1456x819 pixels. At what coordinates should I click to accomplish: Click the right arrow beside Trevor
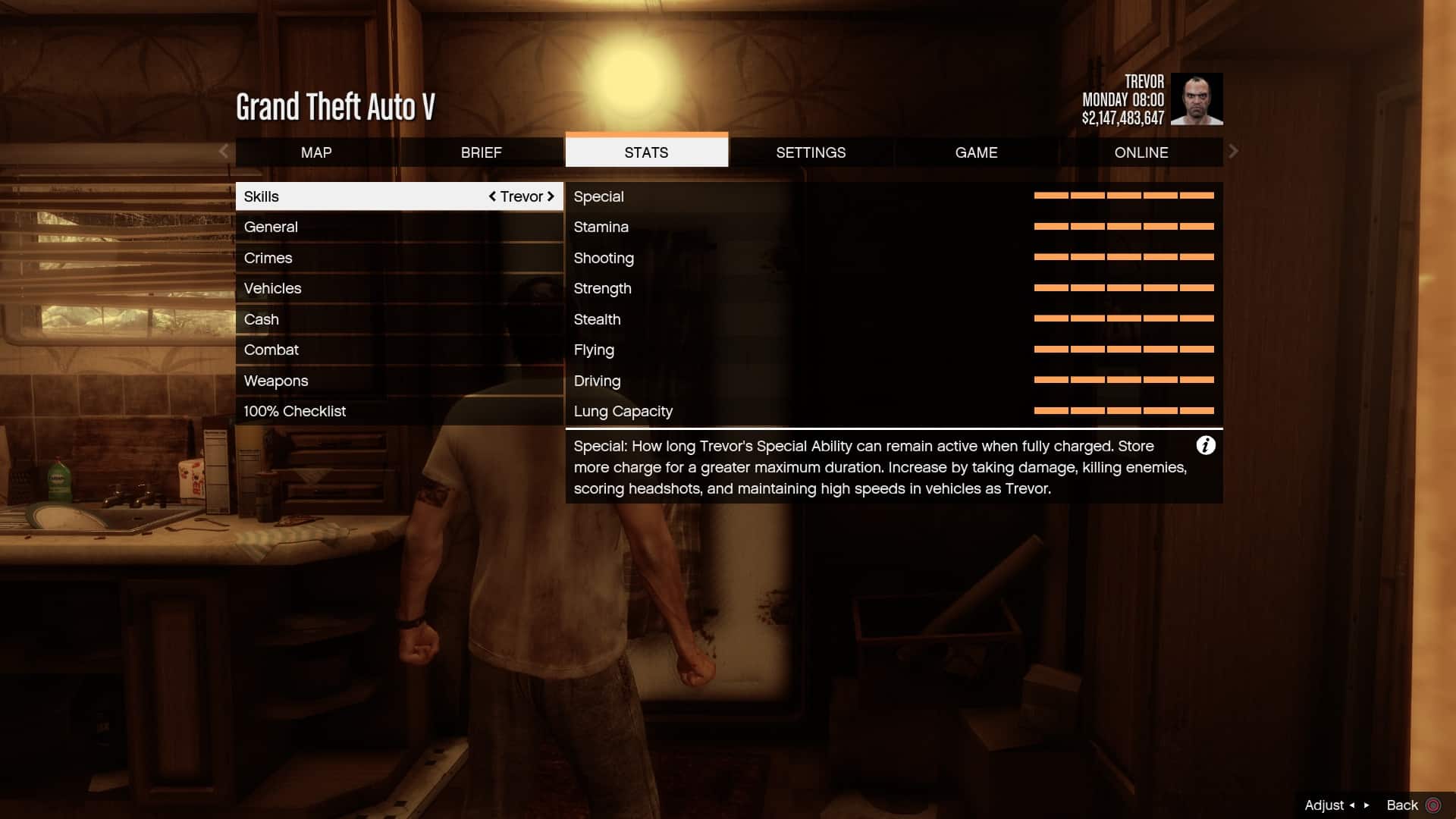coord(551,196)
